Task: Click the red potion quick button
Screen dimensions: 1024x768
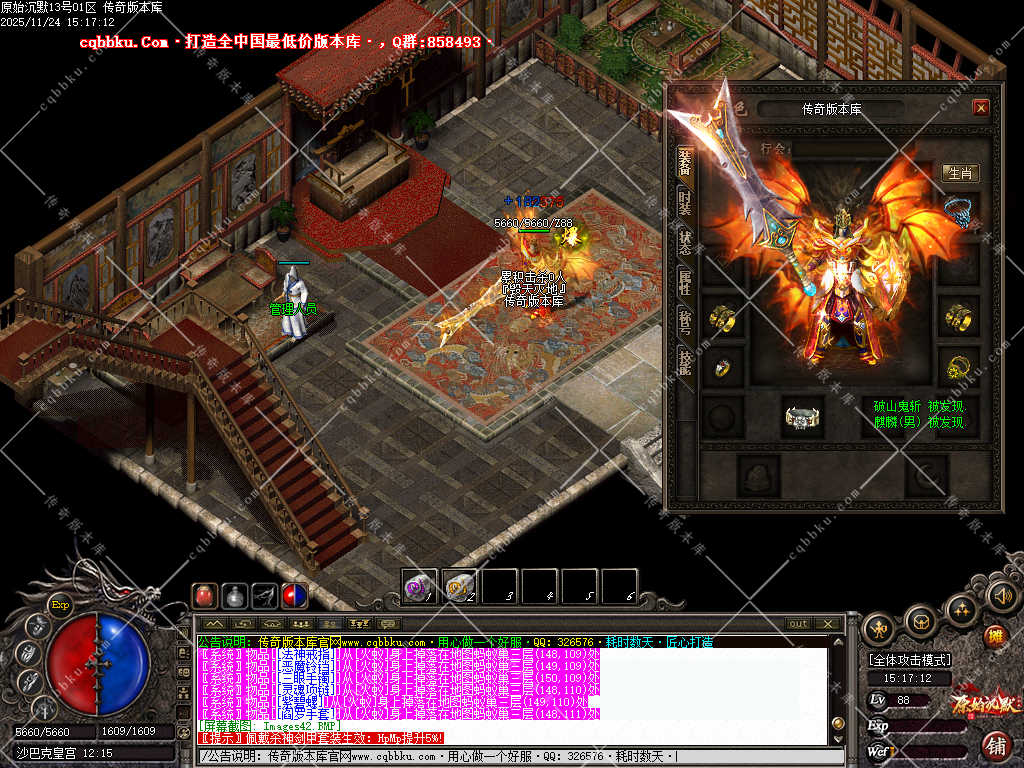Action: point(204,596)
